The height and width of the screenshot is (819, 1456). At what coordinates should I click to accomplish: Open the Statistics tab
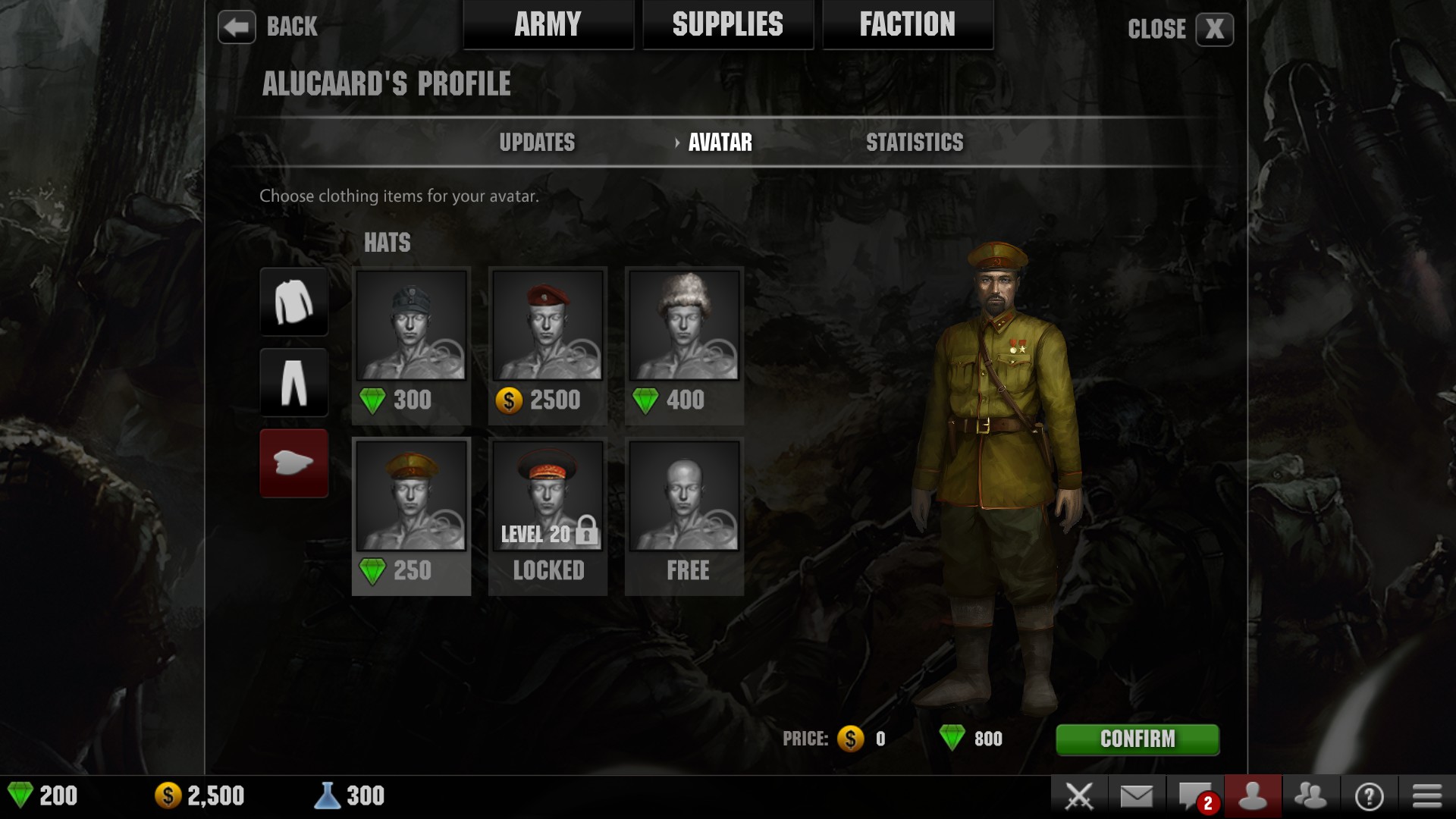point(915,142)
